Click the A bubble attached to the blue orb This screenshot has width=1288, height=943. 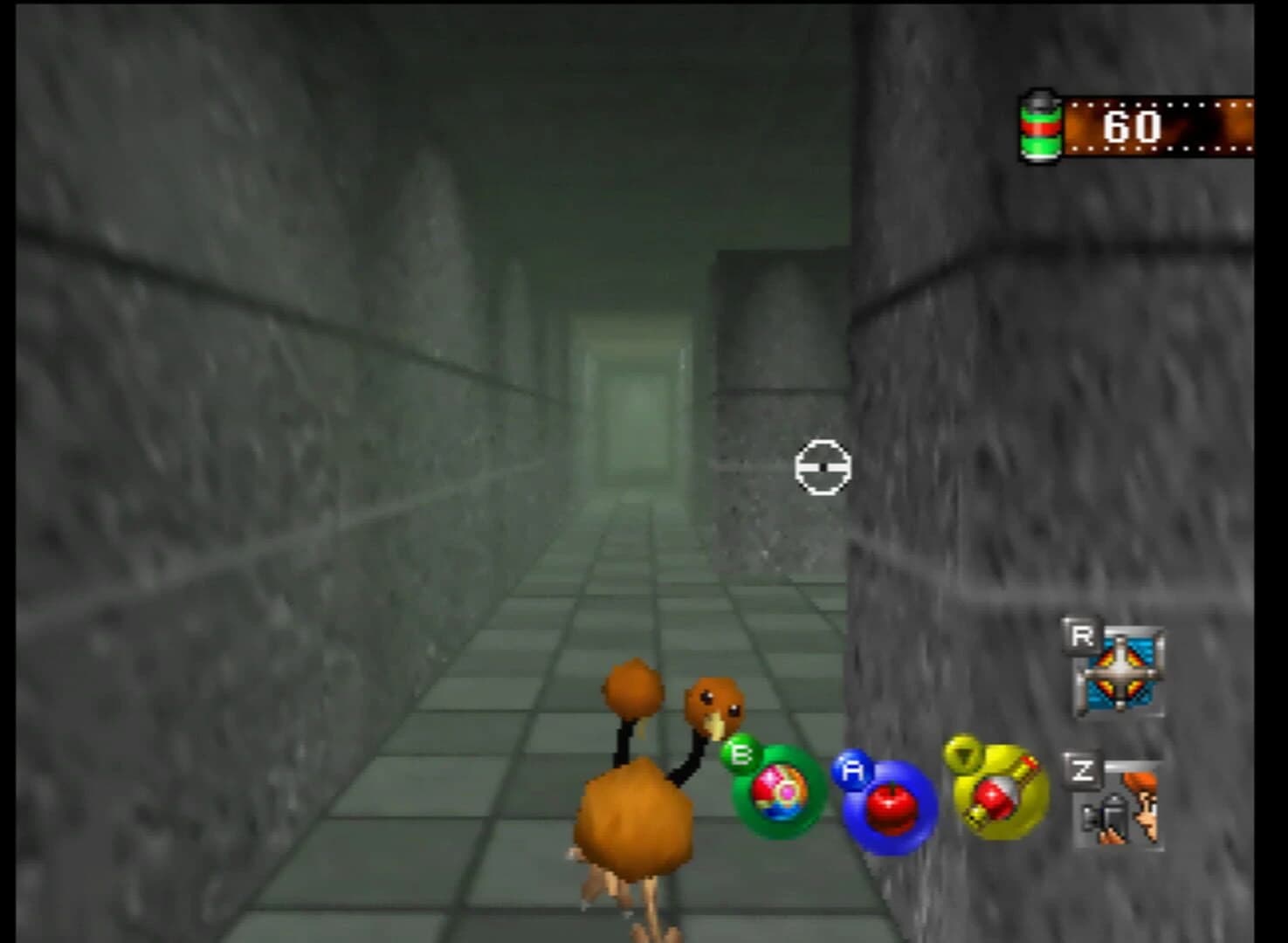click(x=853, y=772)
